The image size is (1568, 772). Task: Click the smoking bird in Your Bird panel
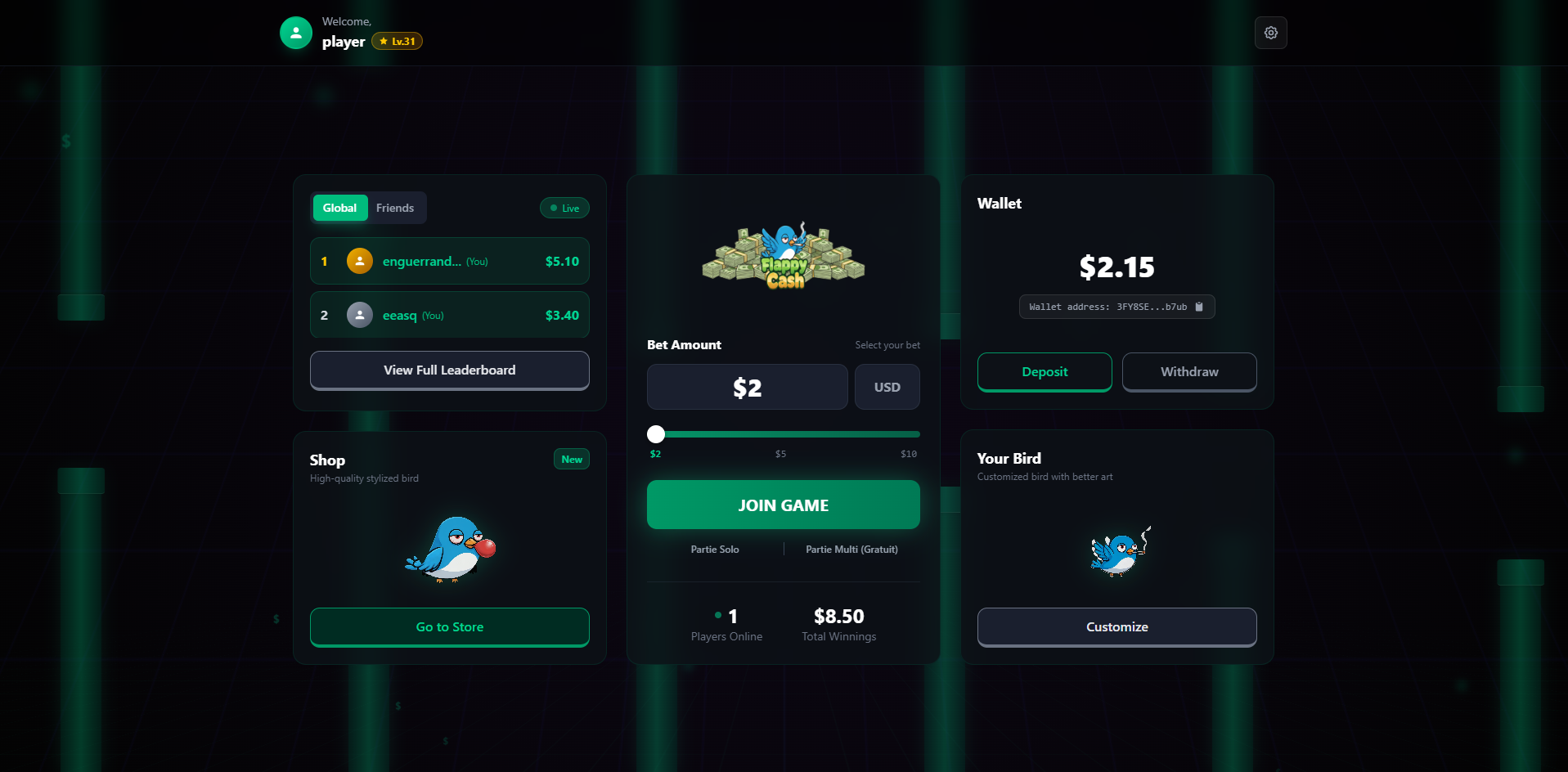(1116, 553)
